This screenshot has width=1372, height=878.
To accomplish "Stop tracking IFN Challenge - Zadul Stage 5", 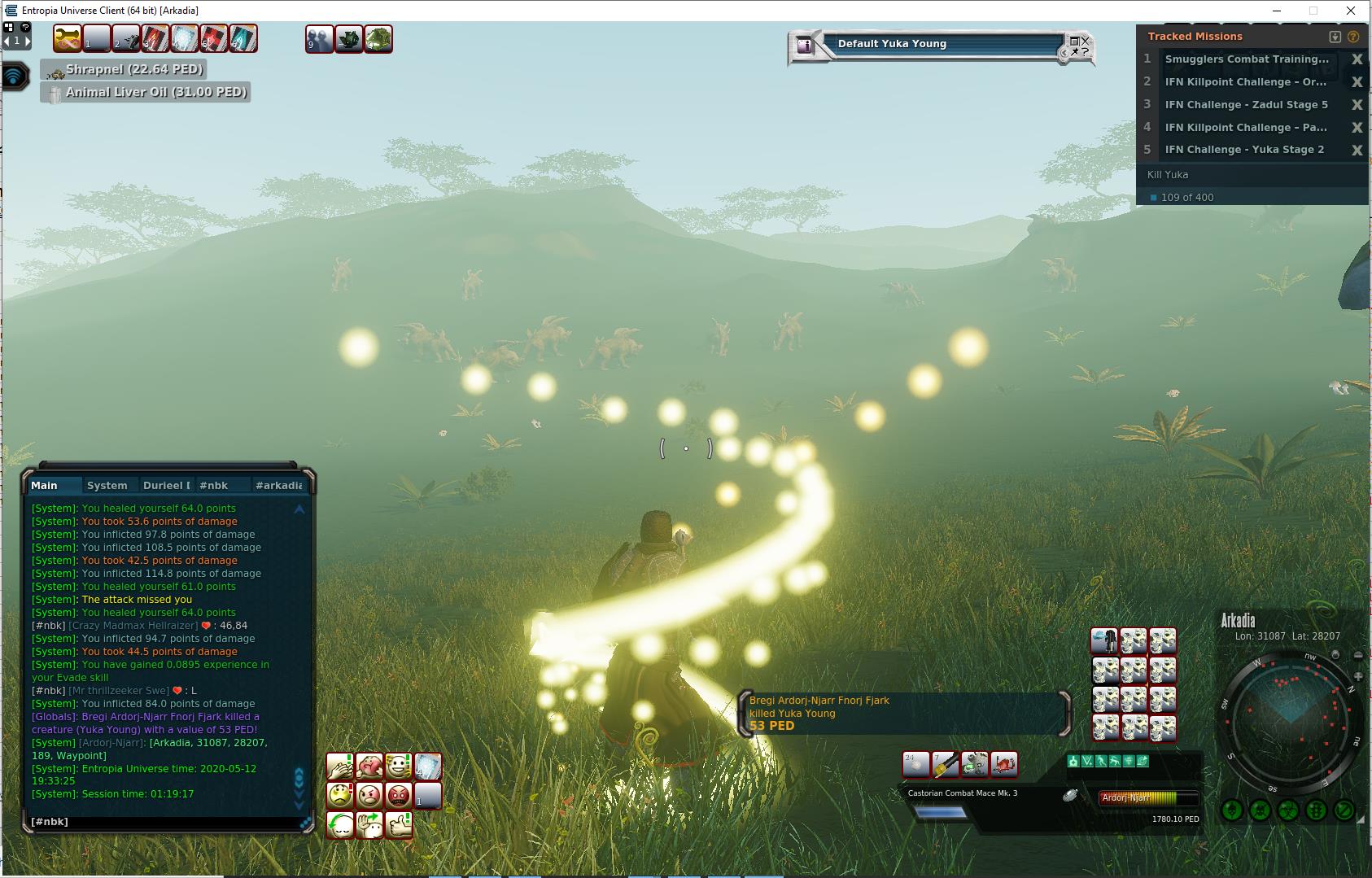I will [x=1357, y=105].
